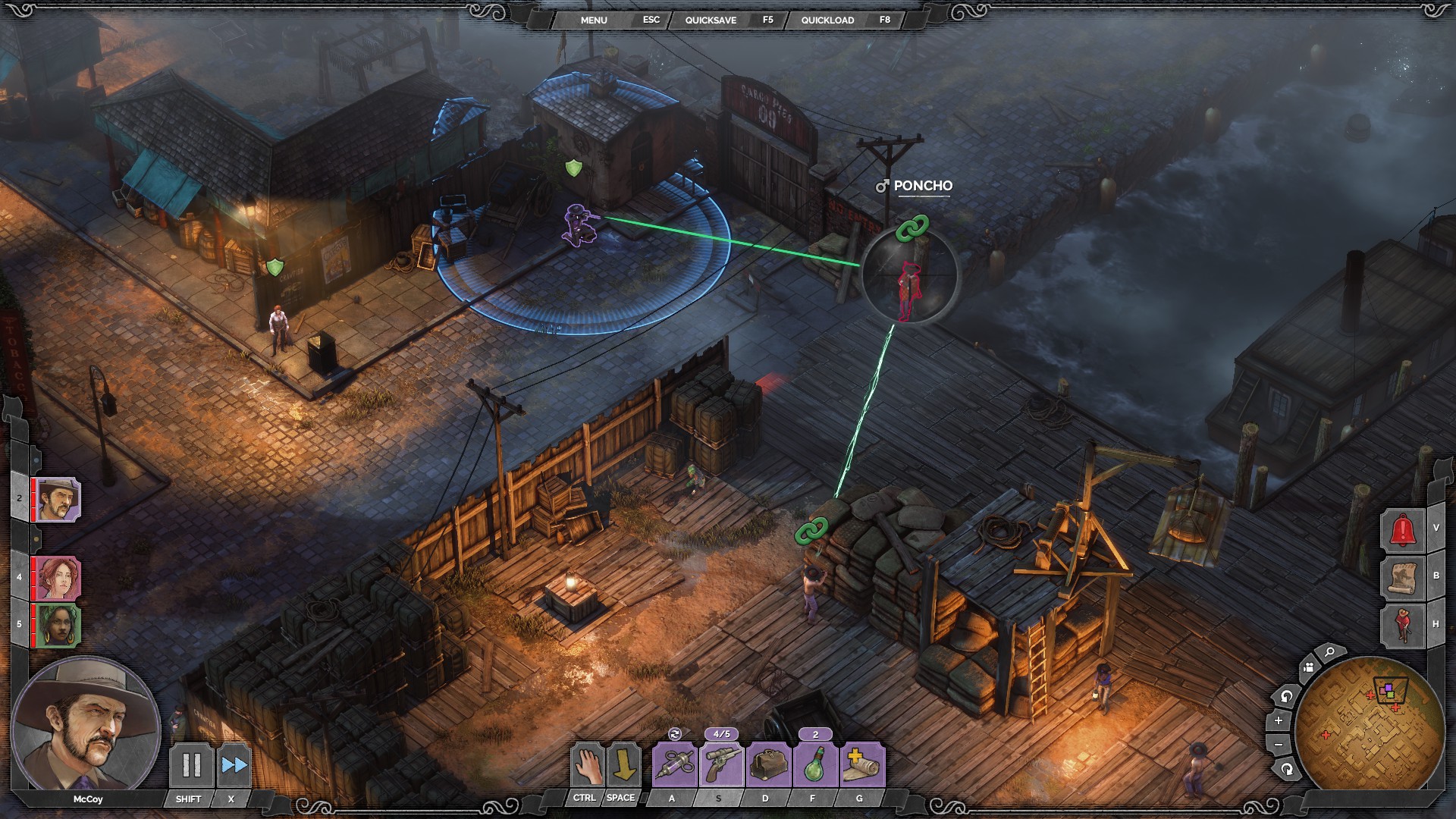Zoom in with the minimap plus button
Image resolution: width=1456 pixels, height=819 pixels.
[x=1279, y=720]
